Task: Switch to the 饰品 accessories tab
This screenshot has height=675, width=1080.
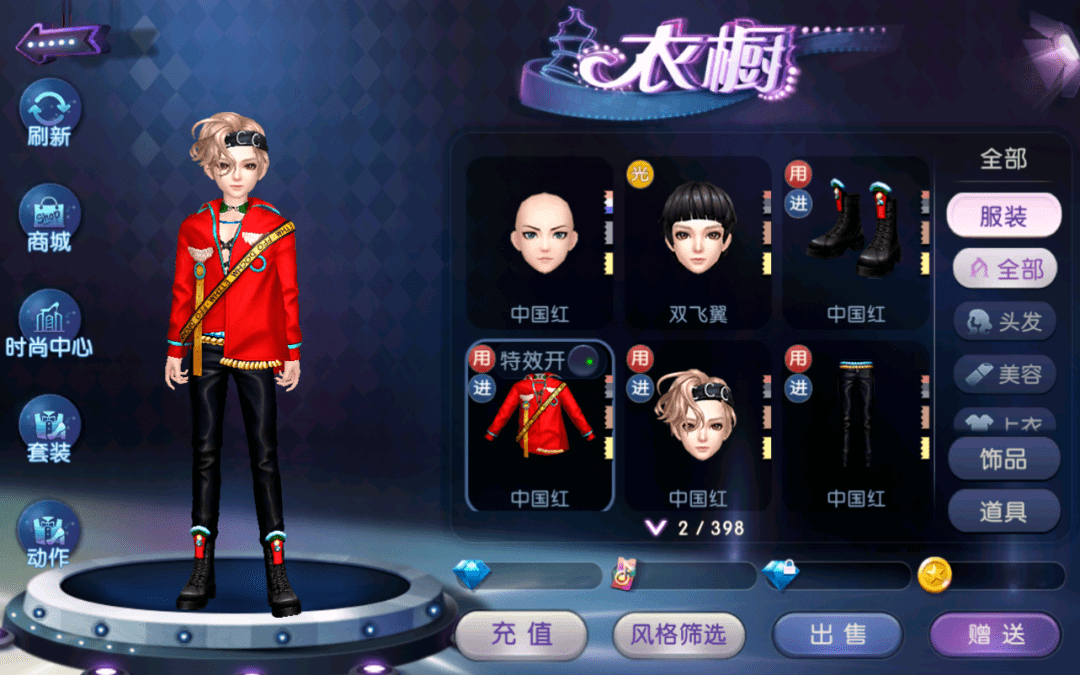Action: [x=1003, y=459]
